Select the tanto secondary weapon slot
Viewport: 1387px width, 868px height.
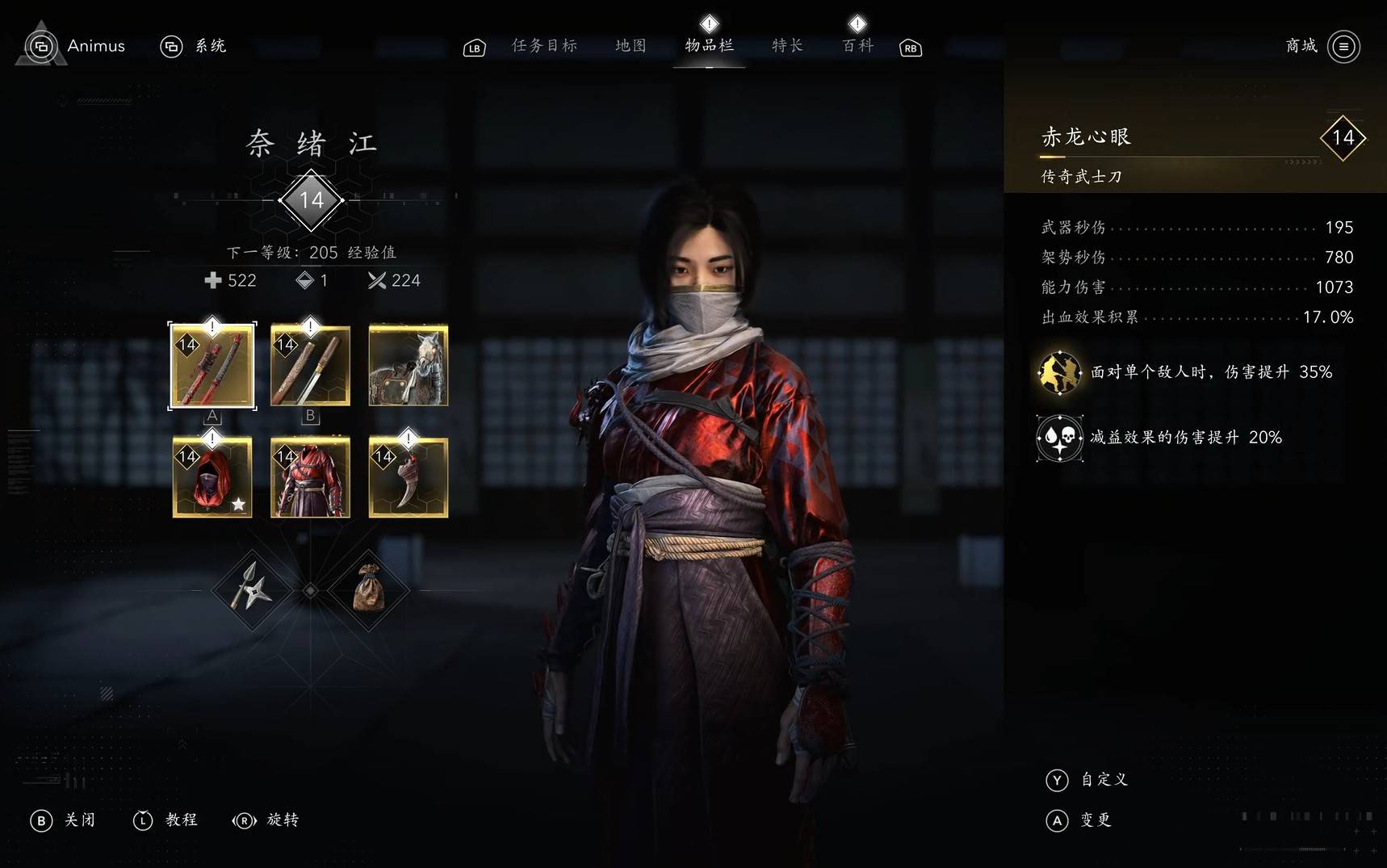pos(310,366)
